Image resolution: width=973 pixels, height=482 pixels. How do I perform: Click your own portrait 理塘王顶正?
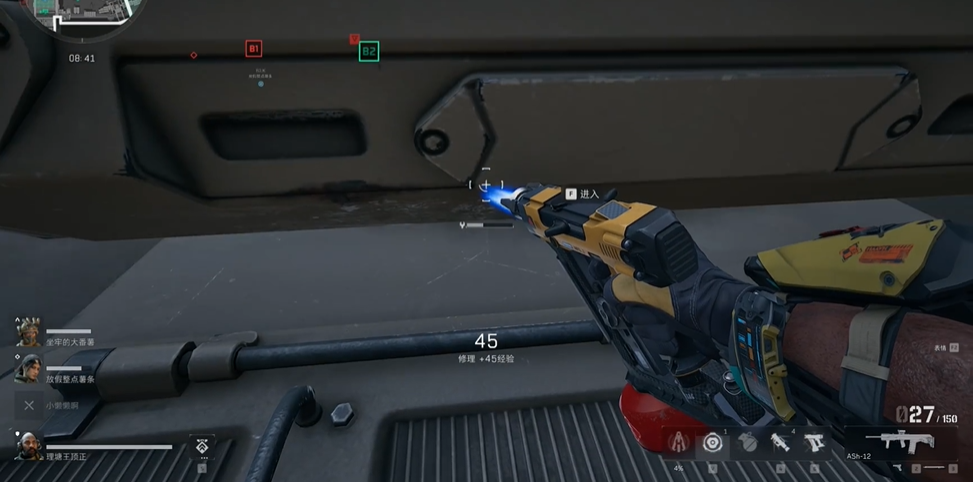[x=28, y=446]
